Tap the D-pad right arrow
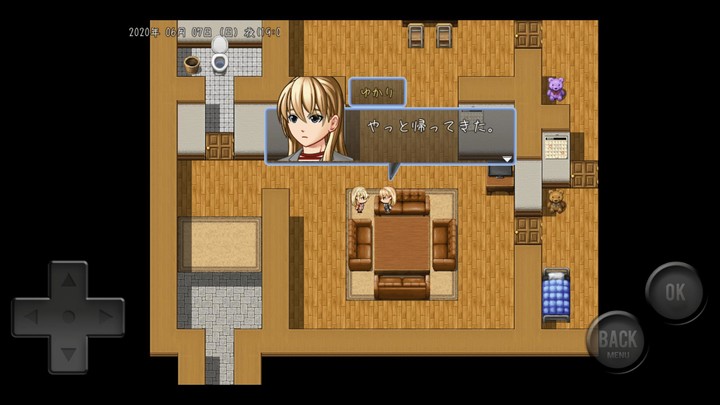This screenshot has width=720, height=405. click(105, 317)
